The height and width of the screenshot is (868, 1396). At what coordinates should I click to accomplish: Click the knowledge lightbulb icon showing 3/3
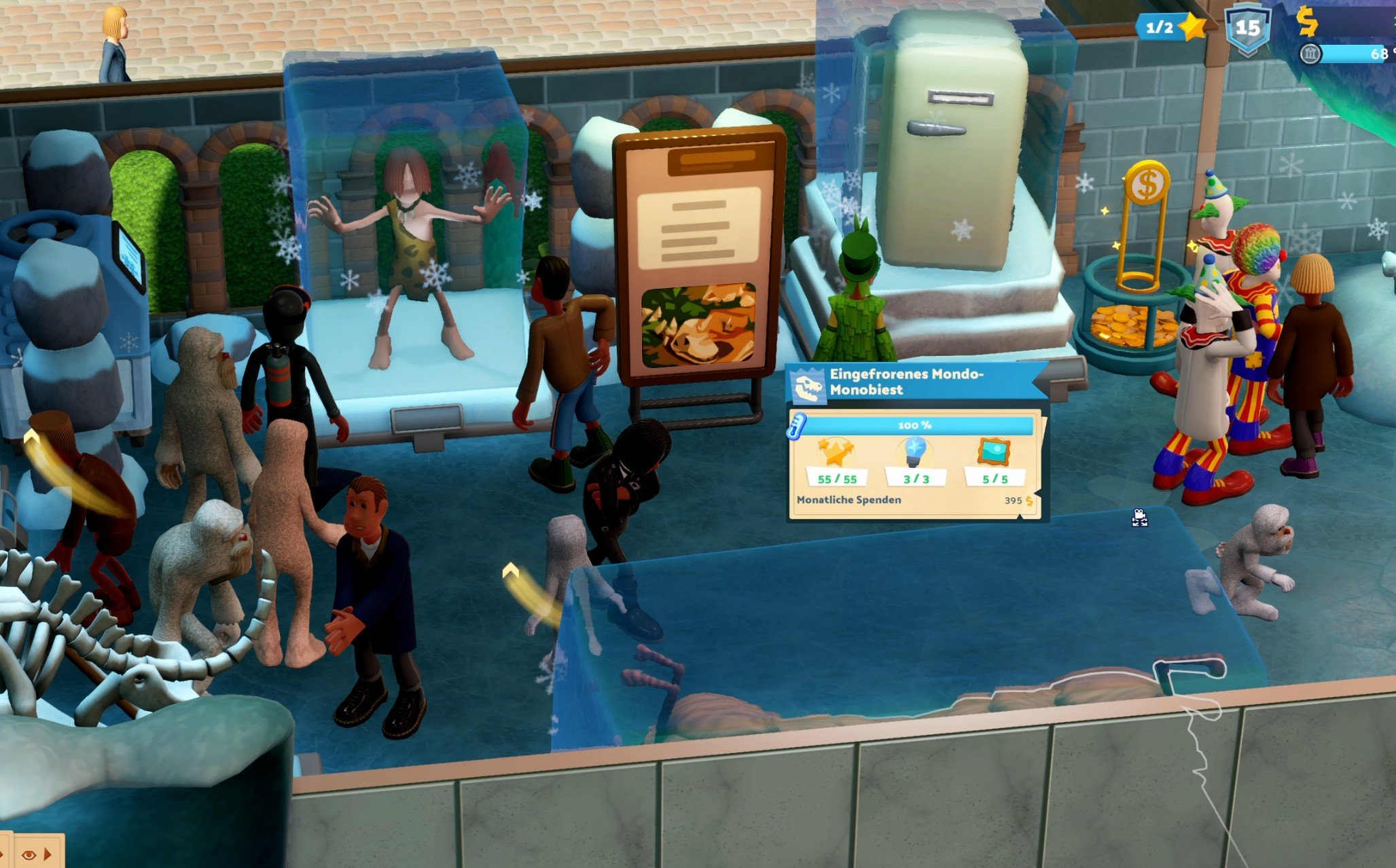(914, 451)
